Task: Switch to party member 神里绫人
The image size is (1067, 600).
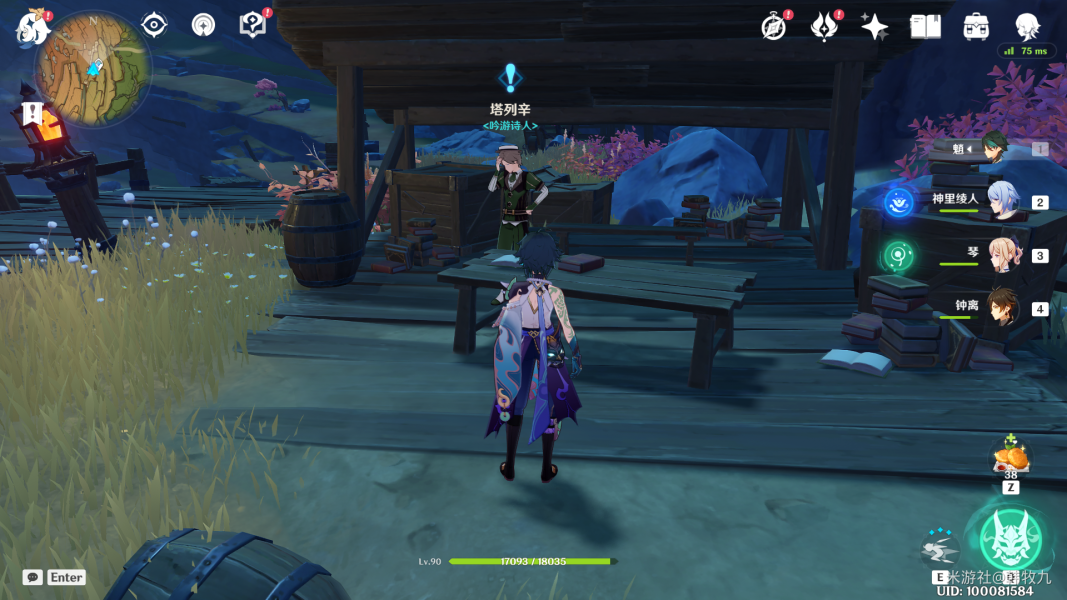Action: (1003, 200)
